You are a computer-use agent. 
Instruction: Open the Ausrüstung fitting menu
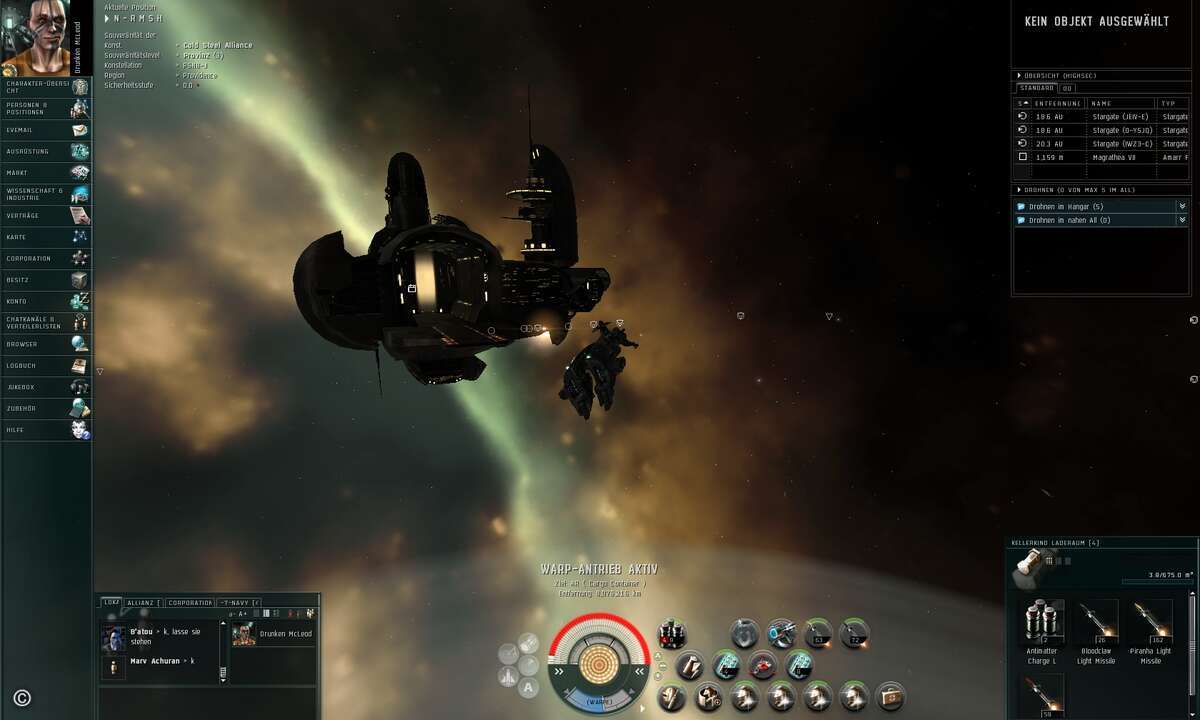click(x=45, y=152)
